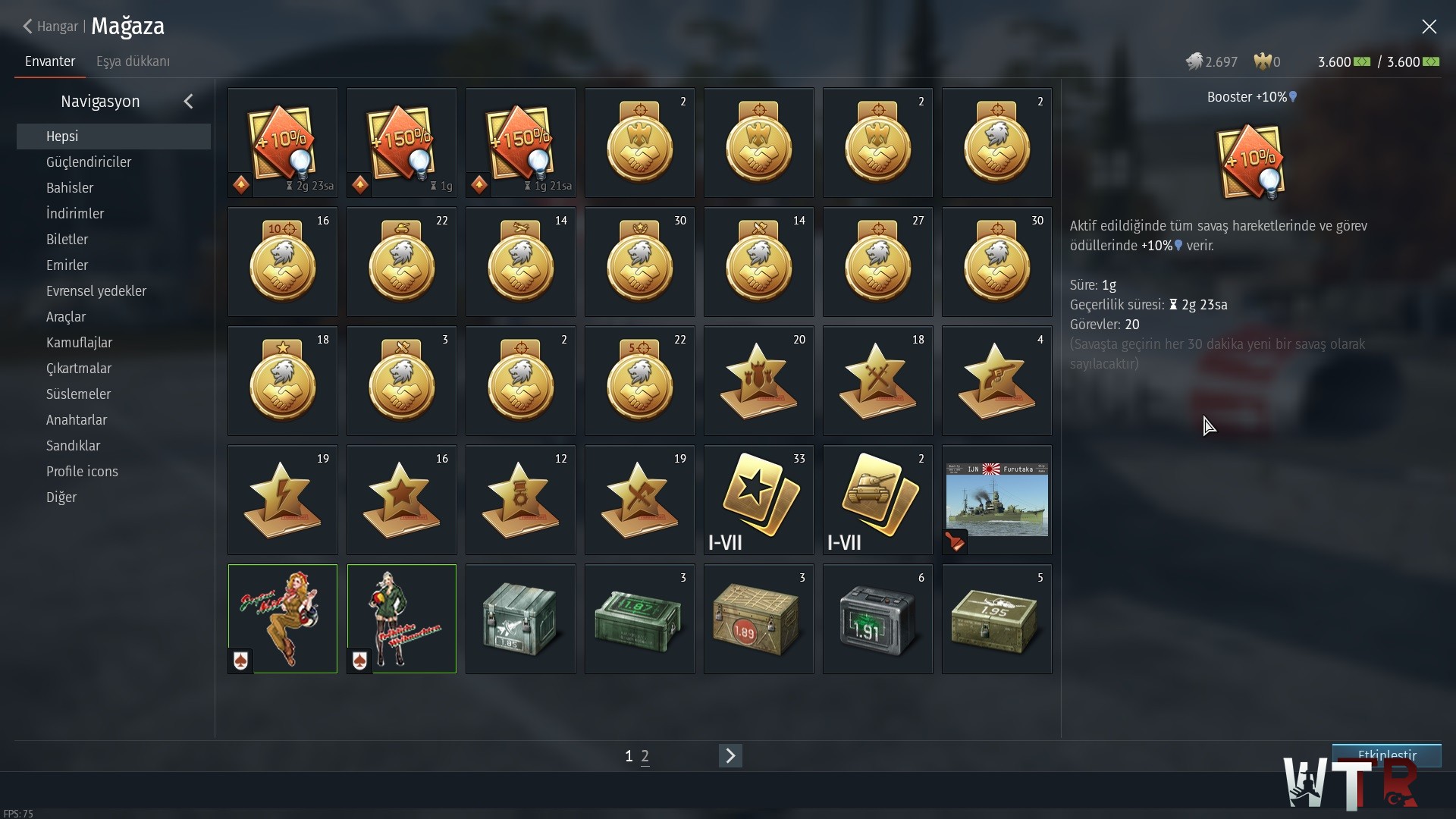Go to inventory page 2
Image resolution: width=1456 pixels, height=819 pixels.
pyautogui.click(x=645, y=756)
